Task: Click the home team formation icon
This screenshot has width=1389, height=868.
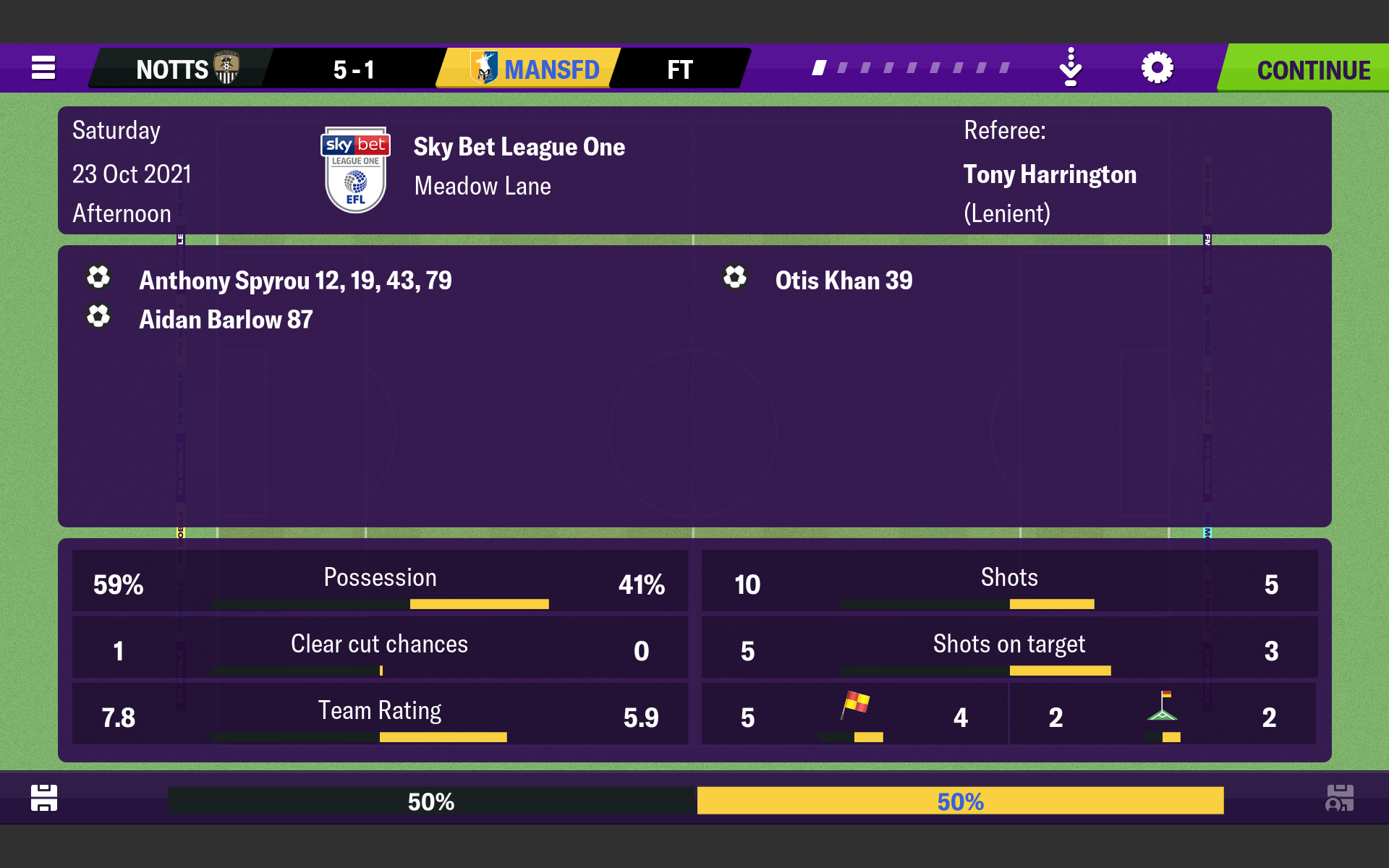Action: pos(44,798)
